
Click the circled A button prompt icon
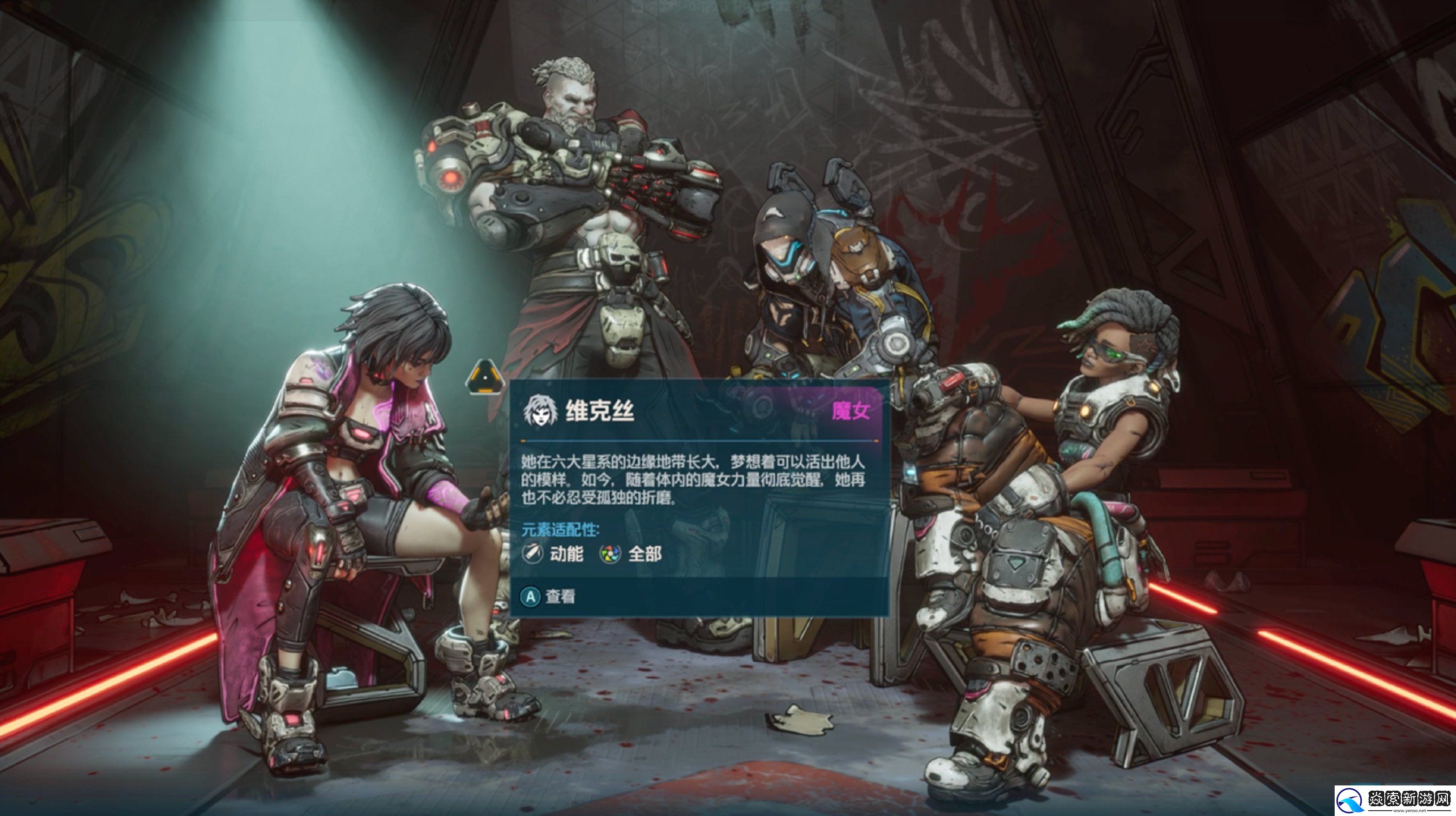(531, 597)
